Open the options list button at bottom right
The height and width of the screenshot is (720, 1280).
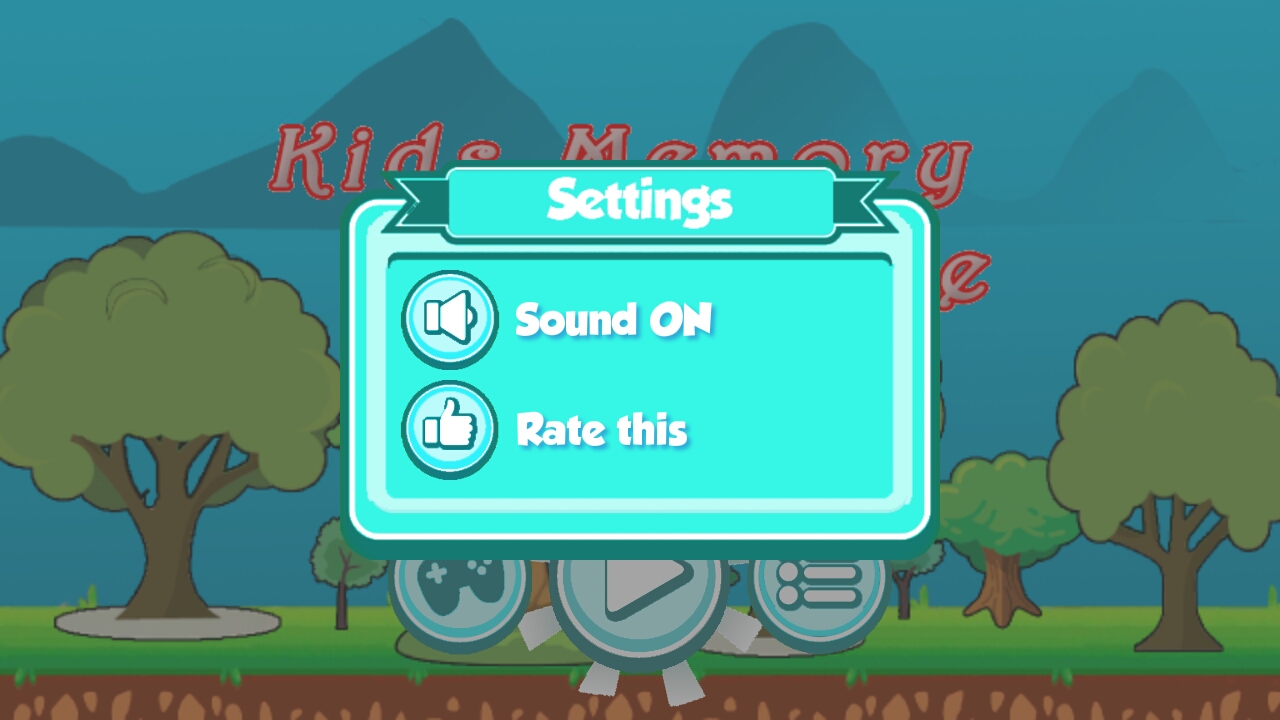click(818, 590)
